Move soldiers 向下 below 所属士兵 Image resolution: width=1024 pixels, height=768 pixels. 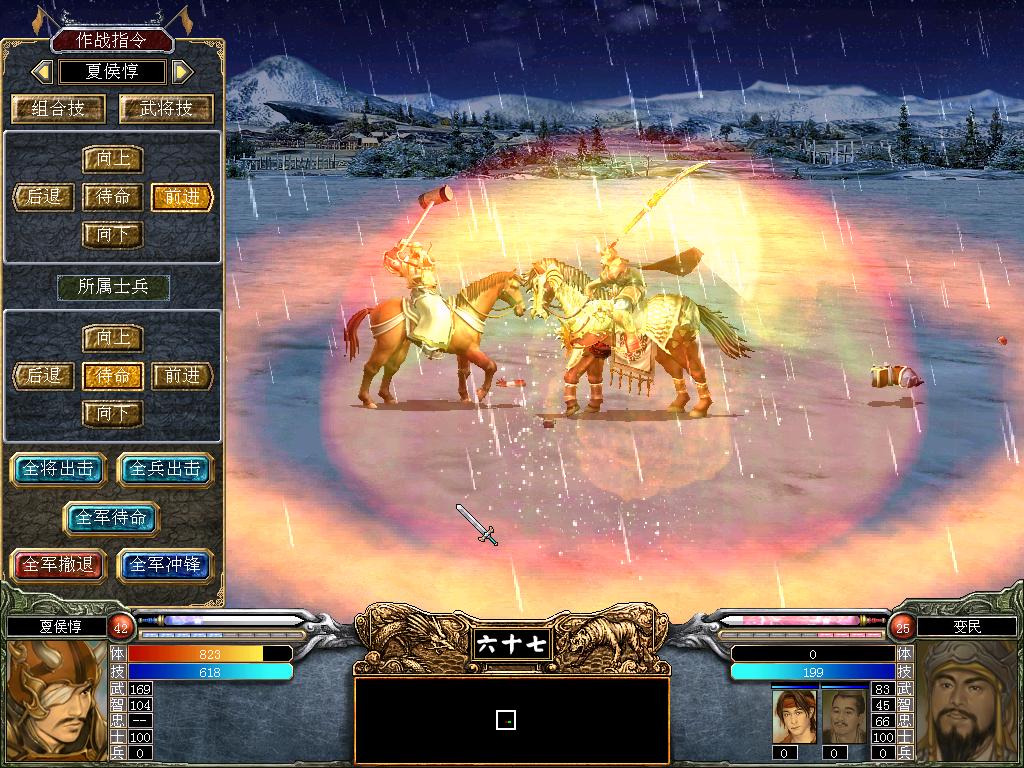click(112, 413)
